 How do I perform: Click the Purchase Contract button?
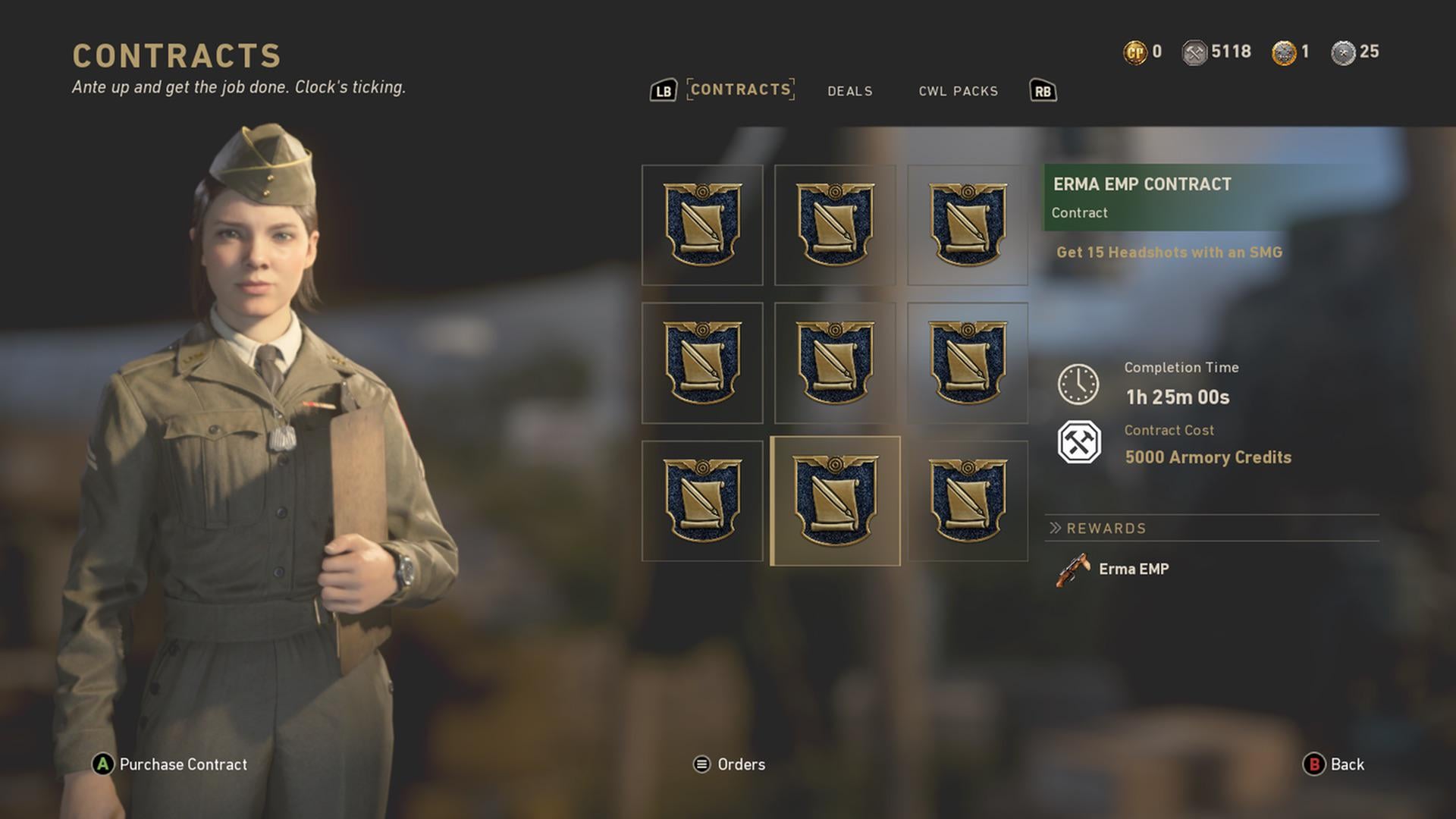click(x=170, y=764)
